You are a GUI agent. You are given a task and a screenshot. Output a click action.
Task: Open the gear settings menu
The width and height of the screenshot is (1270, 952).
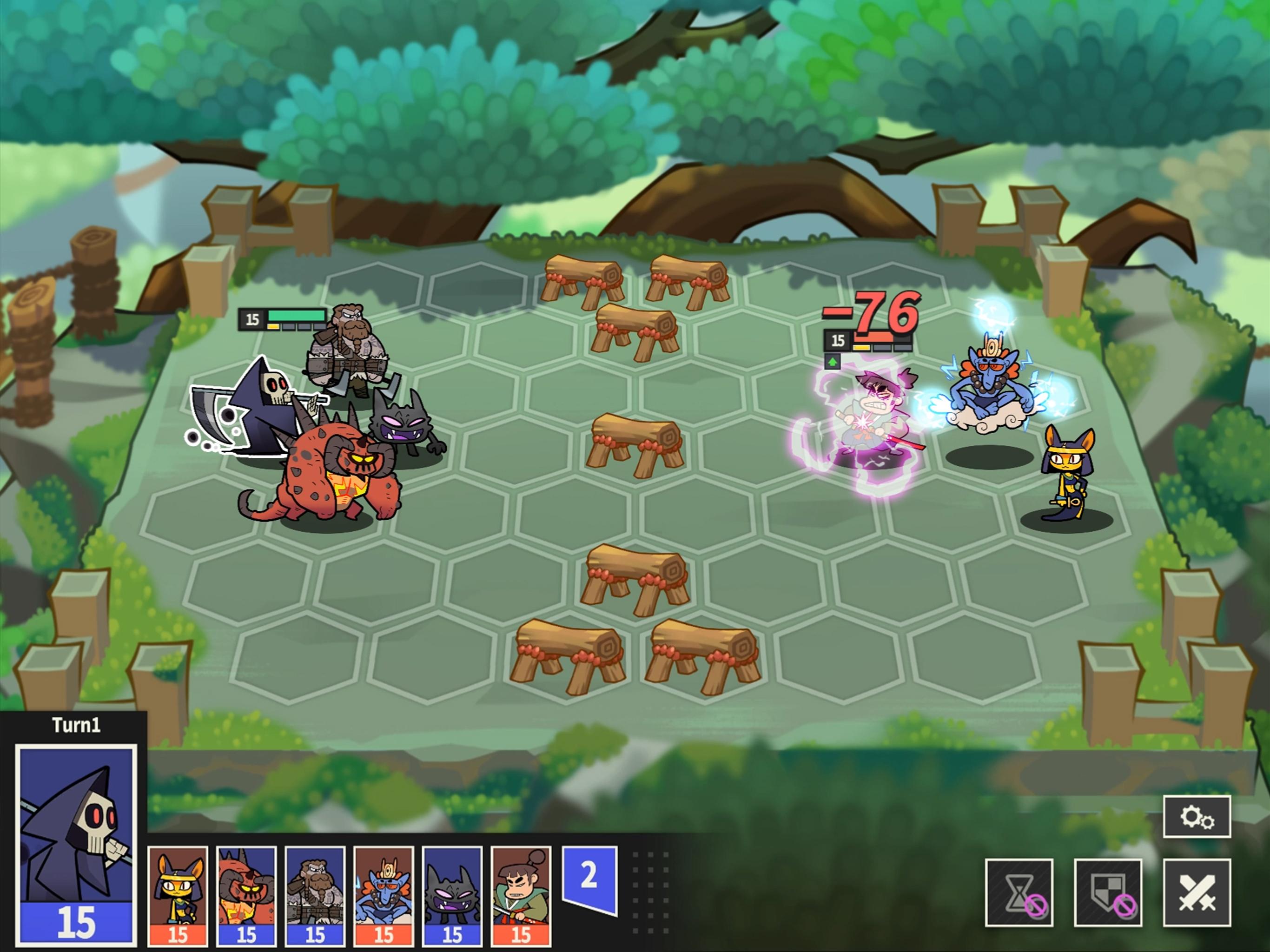click(x=1197, y=816)
